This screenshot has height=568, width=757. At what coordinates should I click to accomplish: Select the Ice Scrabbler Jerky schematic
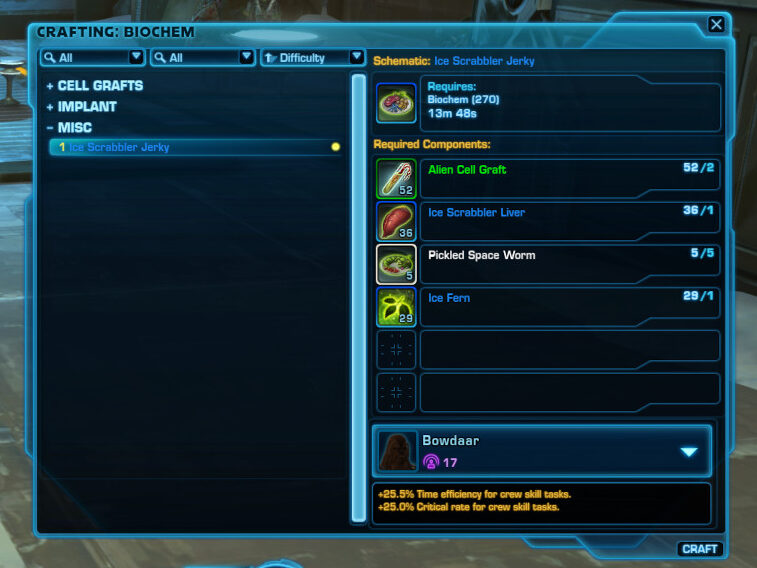(119, 147)
